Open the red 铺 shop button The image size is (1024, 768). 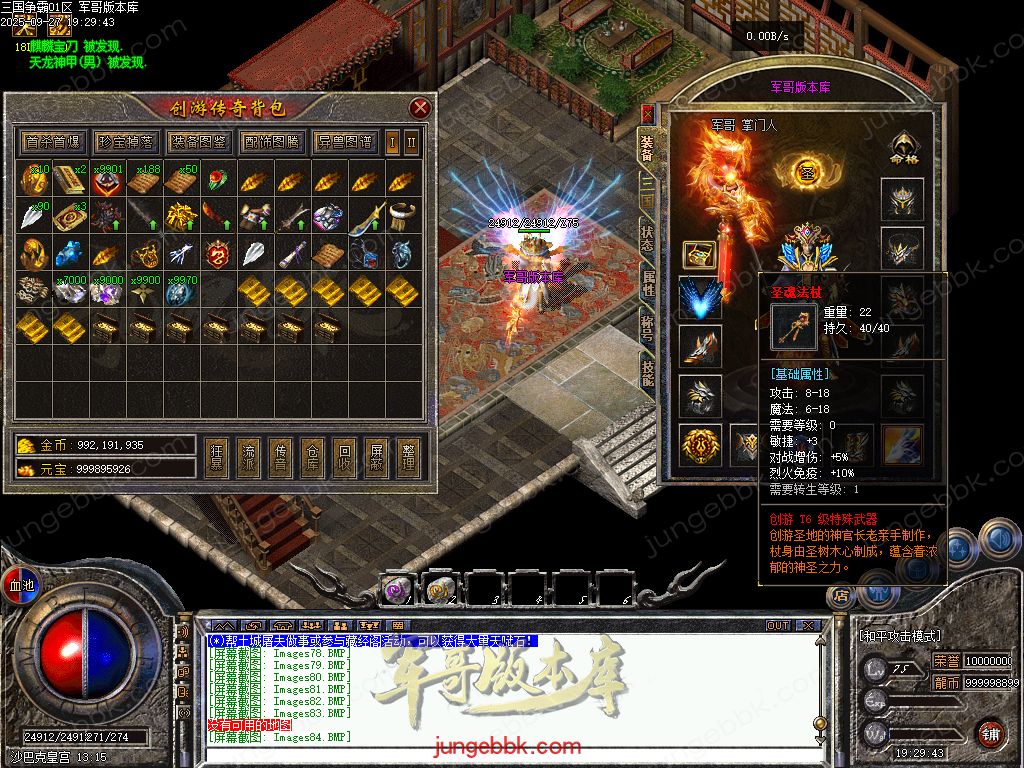coord(990,733)
